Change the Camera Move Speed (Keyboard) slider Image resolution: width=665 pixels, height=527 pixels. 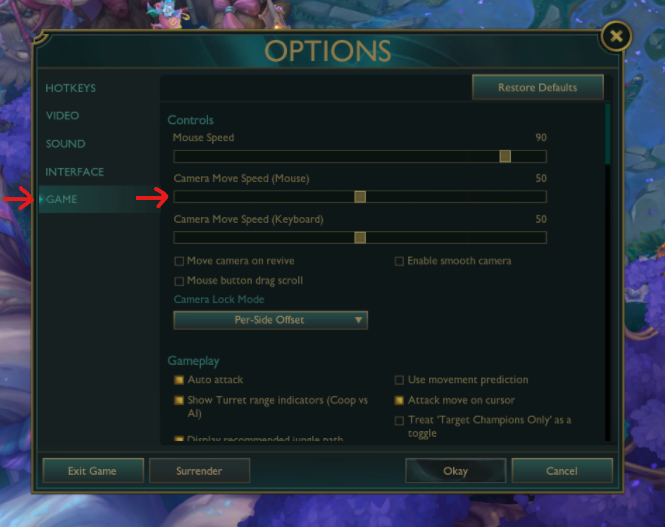point(360,238)
